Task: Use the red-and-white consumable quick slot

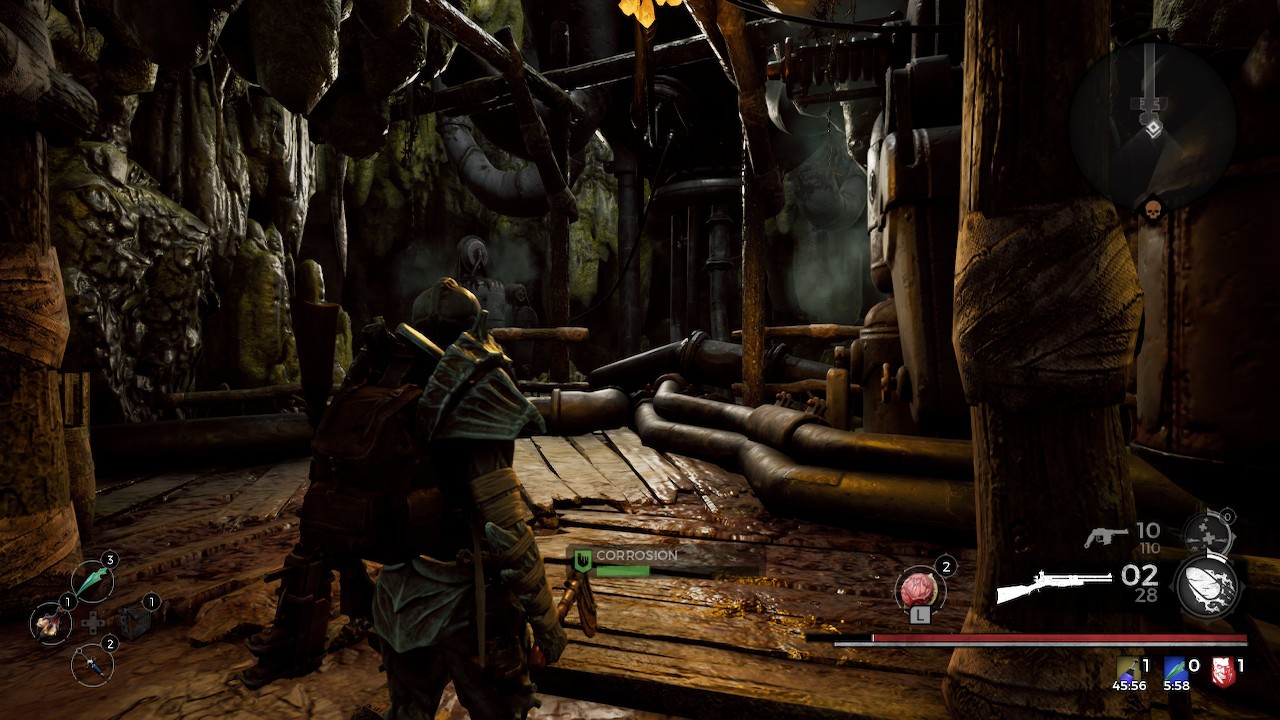Action: coord(50,623)
